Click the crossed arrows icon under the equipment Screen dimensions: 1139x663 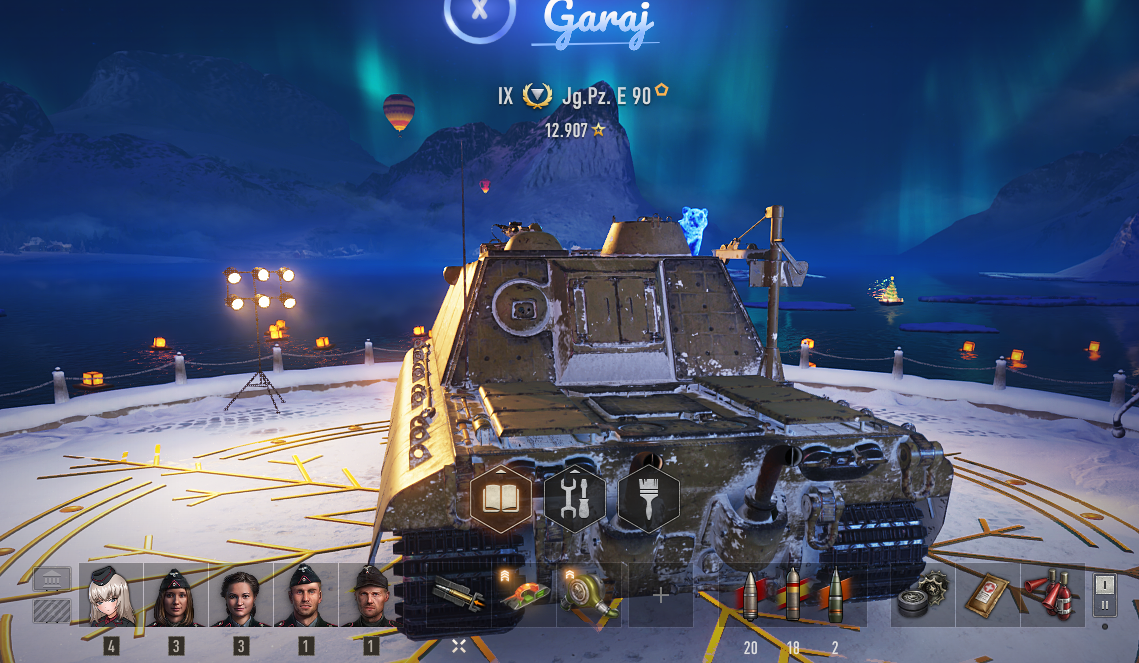tap(459, 646)
